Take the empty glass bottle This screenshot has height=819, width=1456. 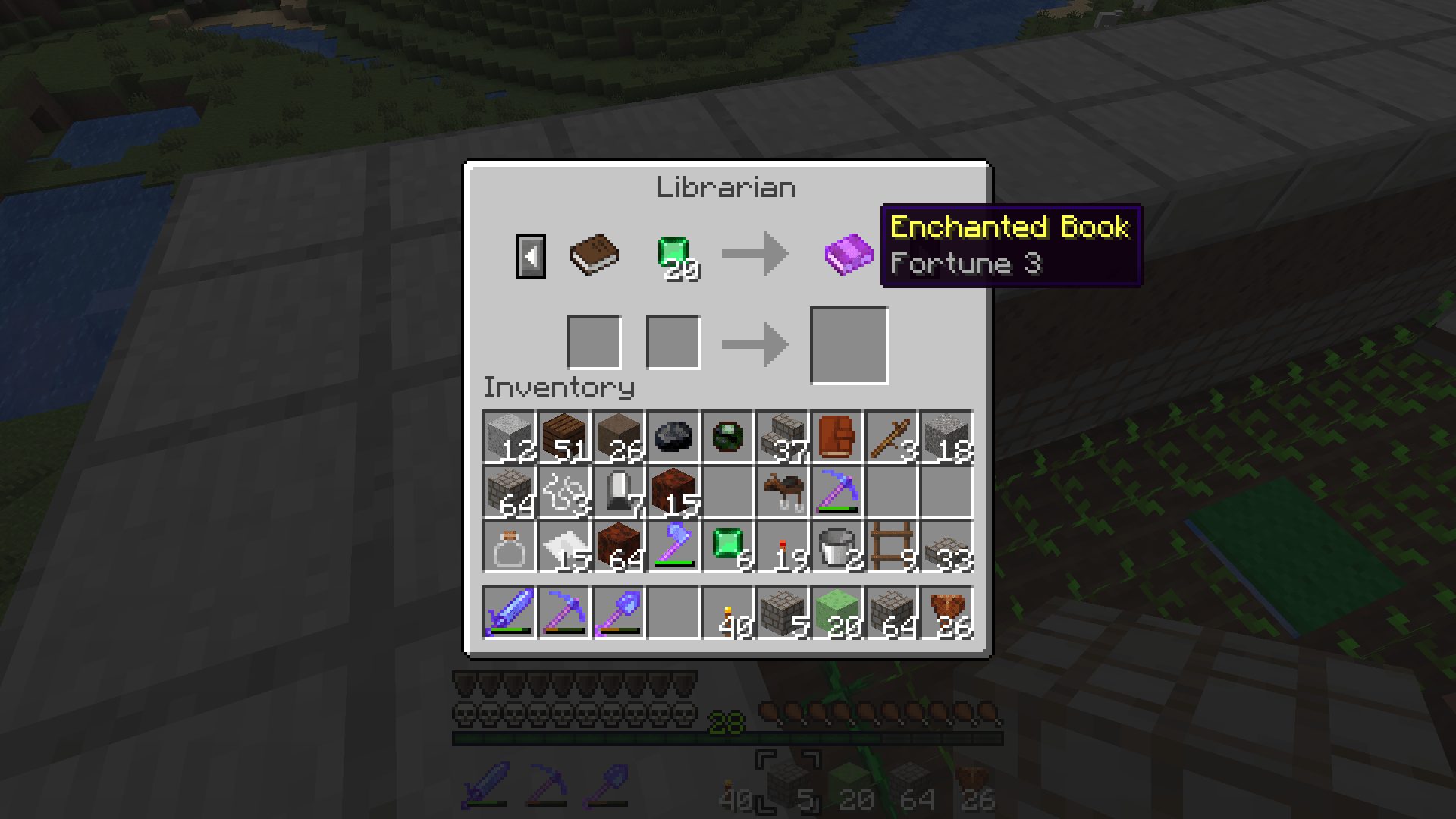point(509,546)
